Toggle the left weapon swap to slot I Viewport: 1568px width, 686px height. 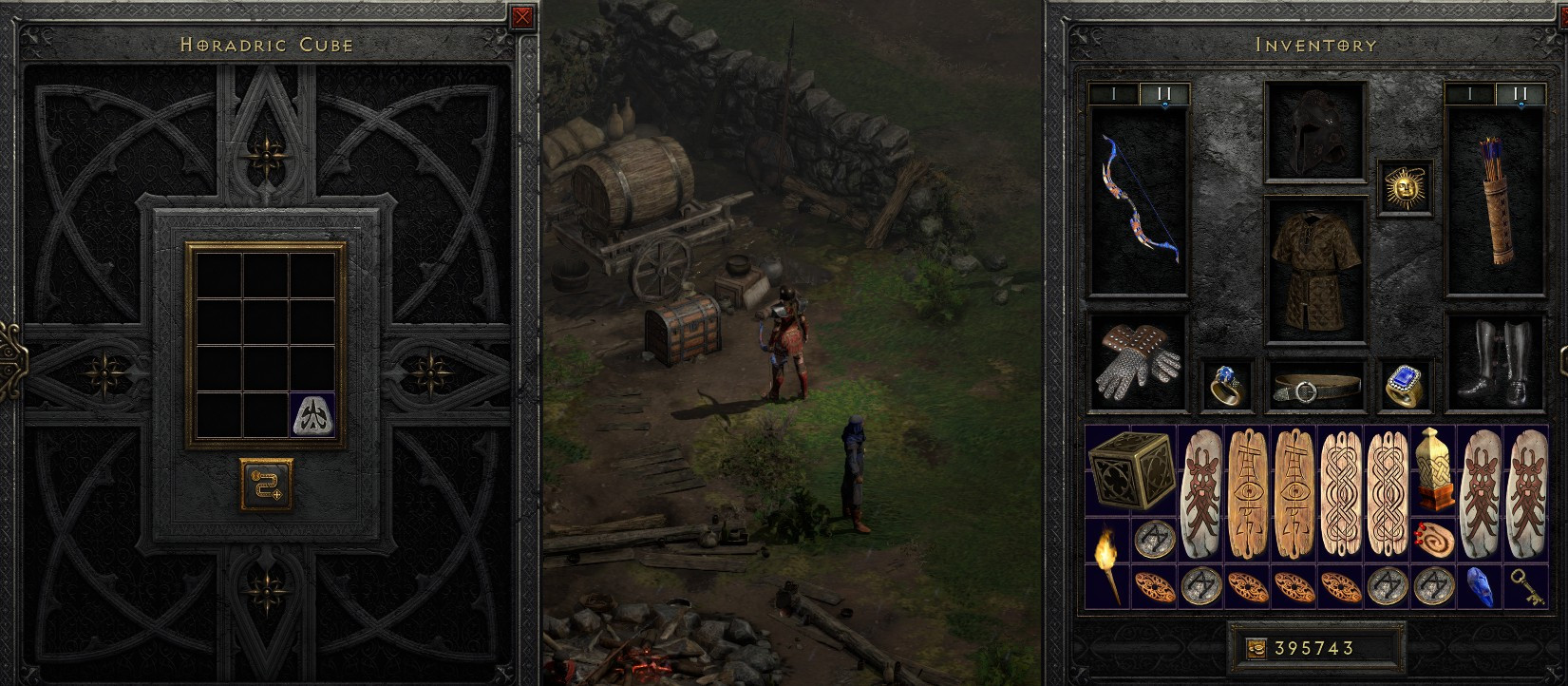point(1113,94)
